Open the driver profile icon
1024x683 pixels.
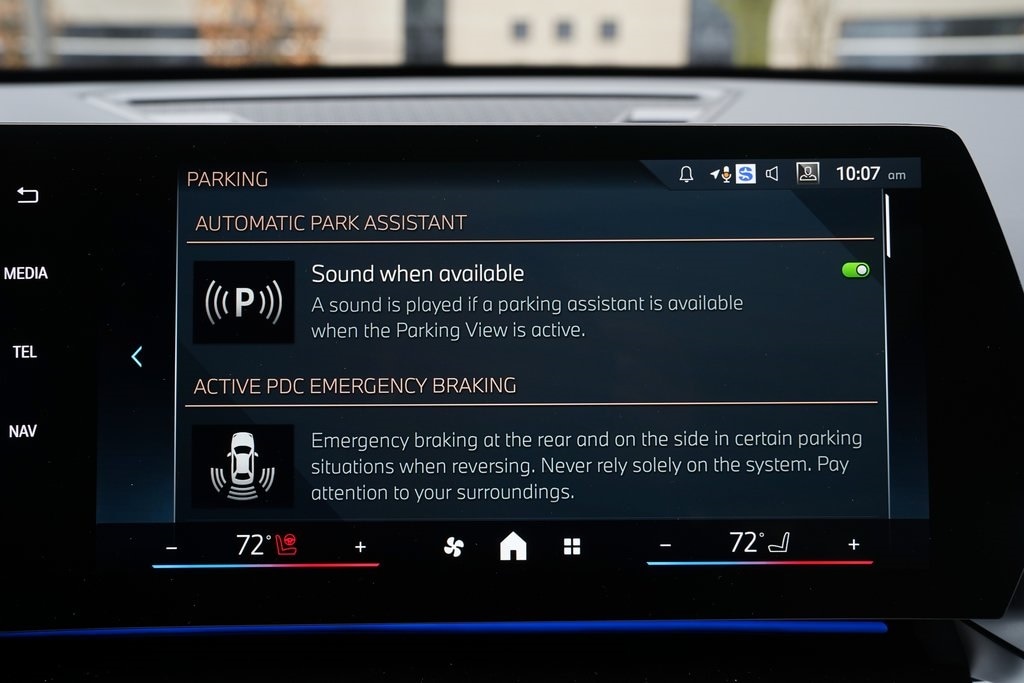[x=807, y=173]
